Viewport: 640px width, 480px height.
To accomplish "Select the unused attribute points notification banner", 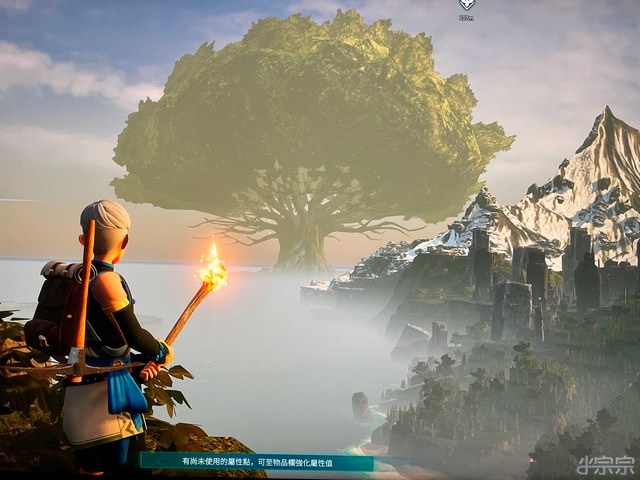I will (x=257, y=462).
